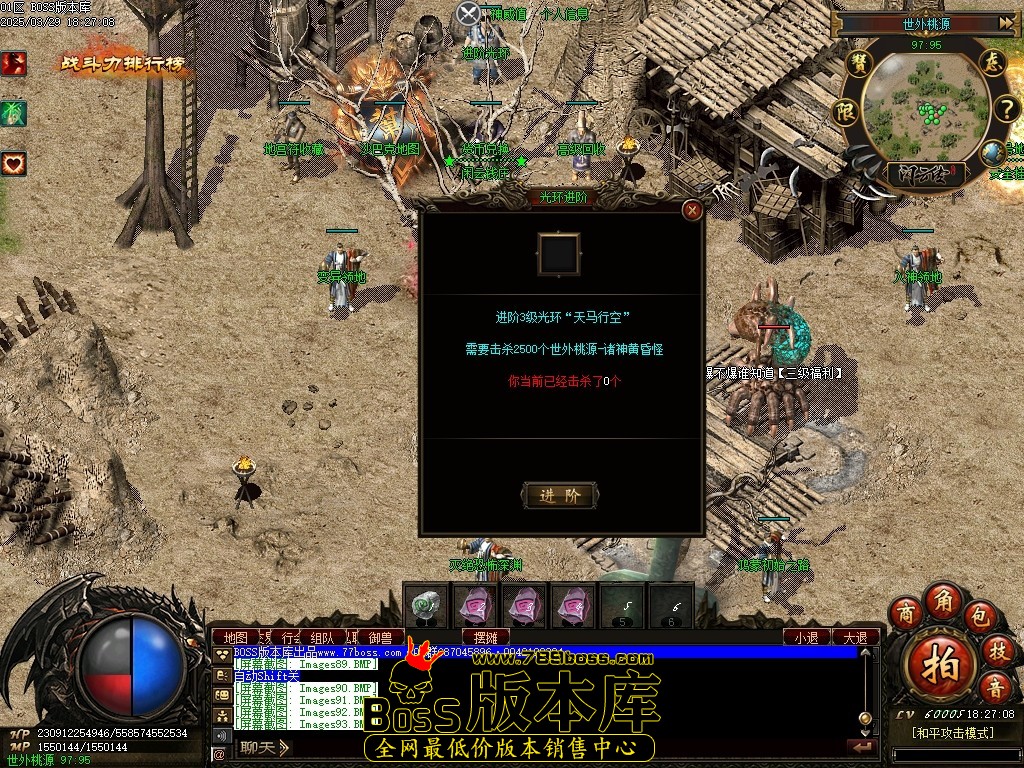Click the 大退 exit button
Image resolution: width=1024 pixels, height=768 pixels.
(x=855, y=637)
